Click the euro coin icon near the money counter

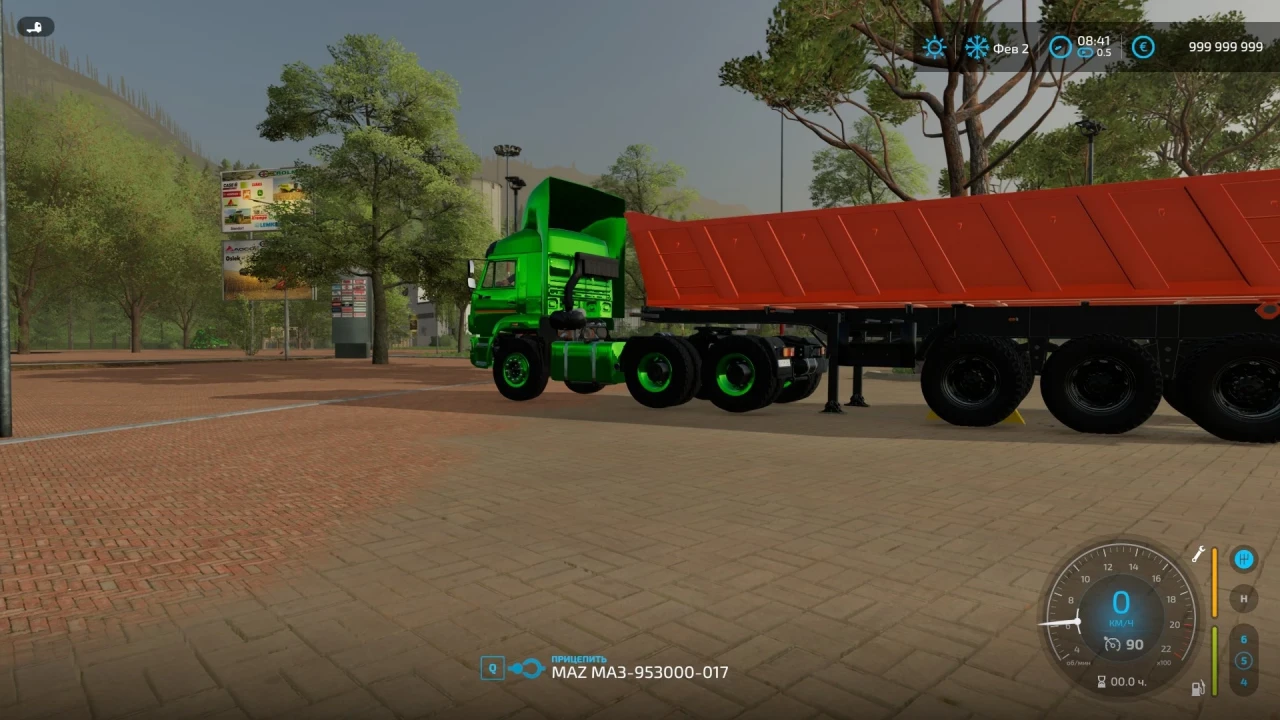[x=1143, y=47]
